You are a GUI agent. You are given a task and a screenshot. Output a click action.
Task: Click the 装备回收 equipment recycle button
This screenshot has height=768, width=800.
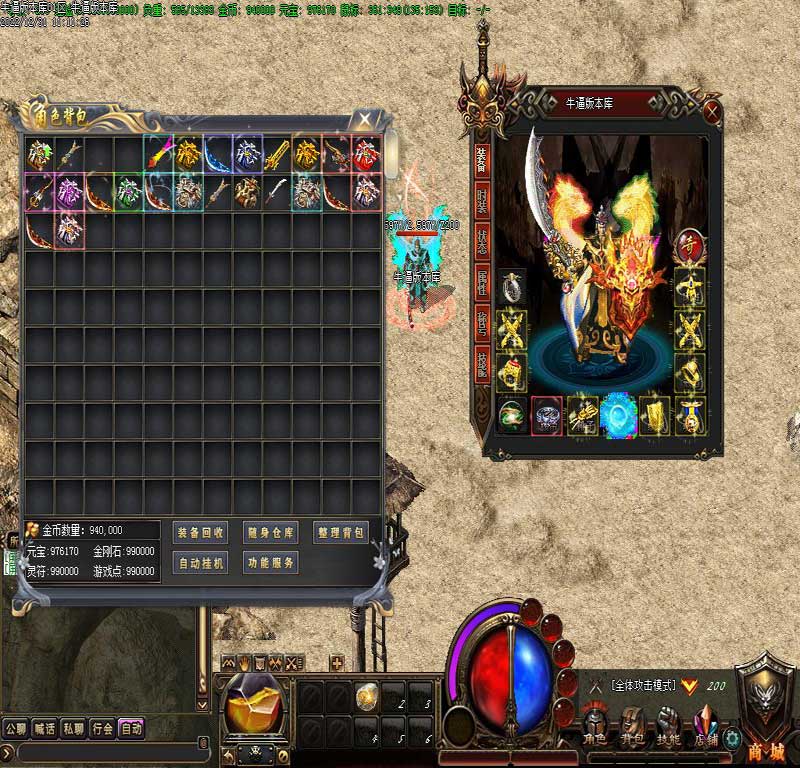click(201, 533)
